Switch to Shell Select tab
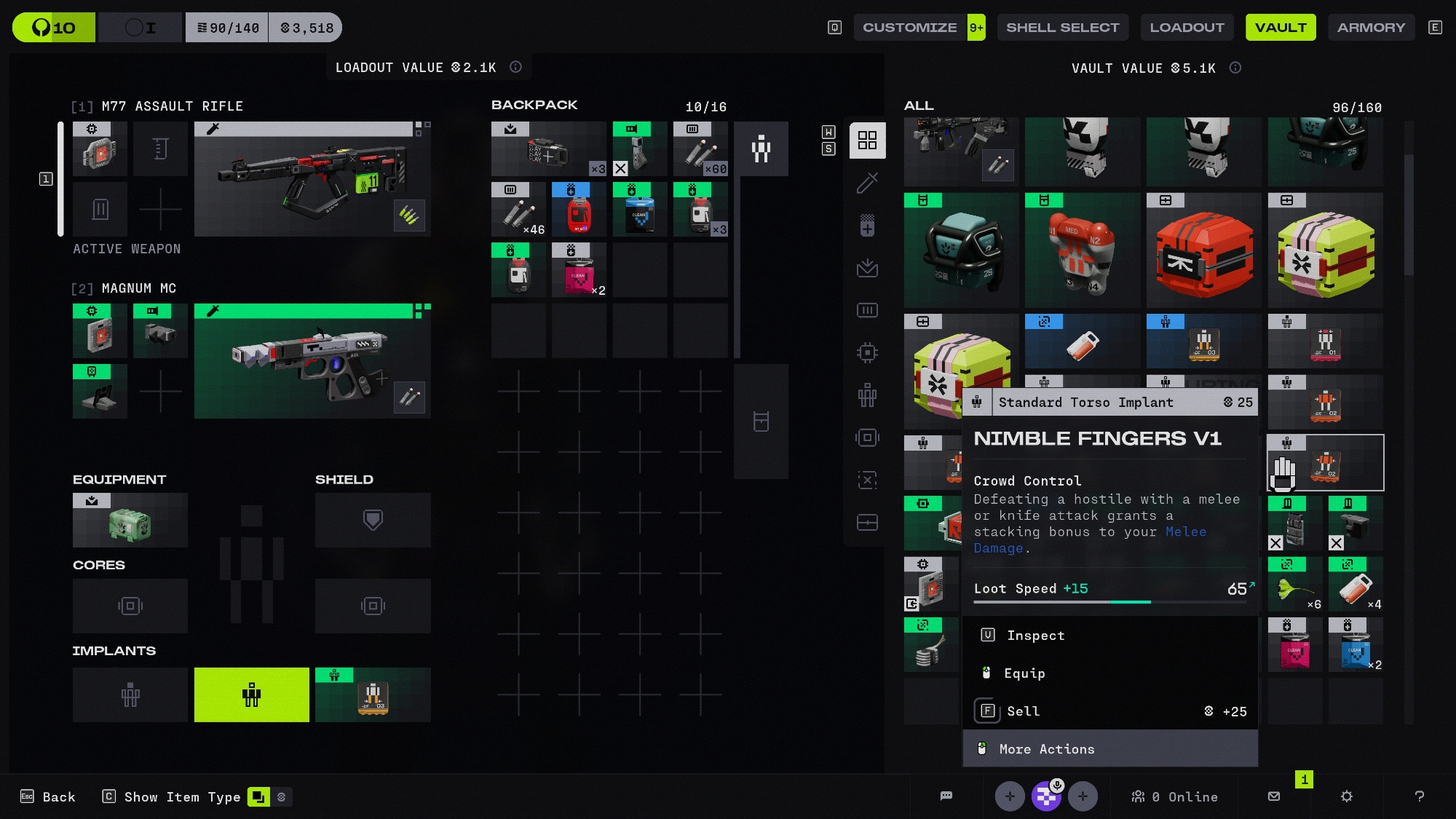The width and height of the screenshot is (1456, 819). pyautogui.click(x=1062, y=28)
